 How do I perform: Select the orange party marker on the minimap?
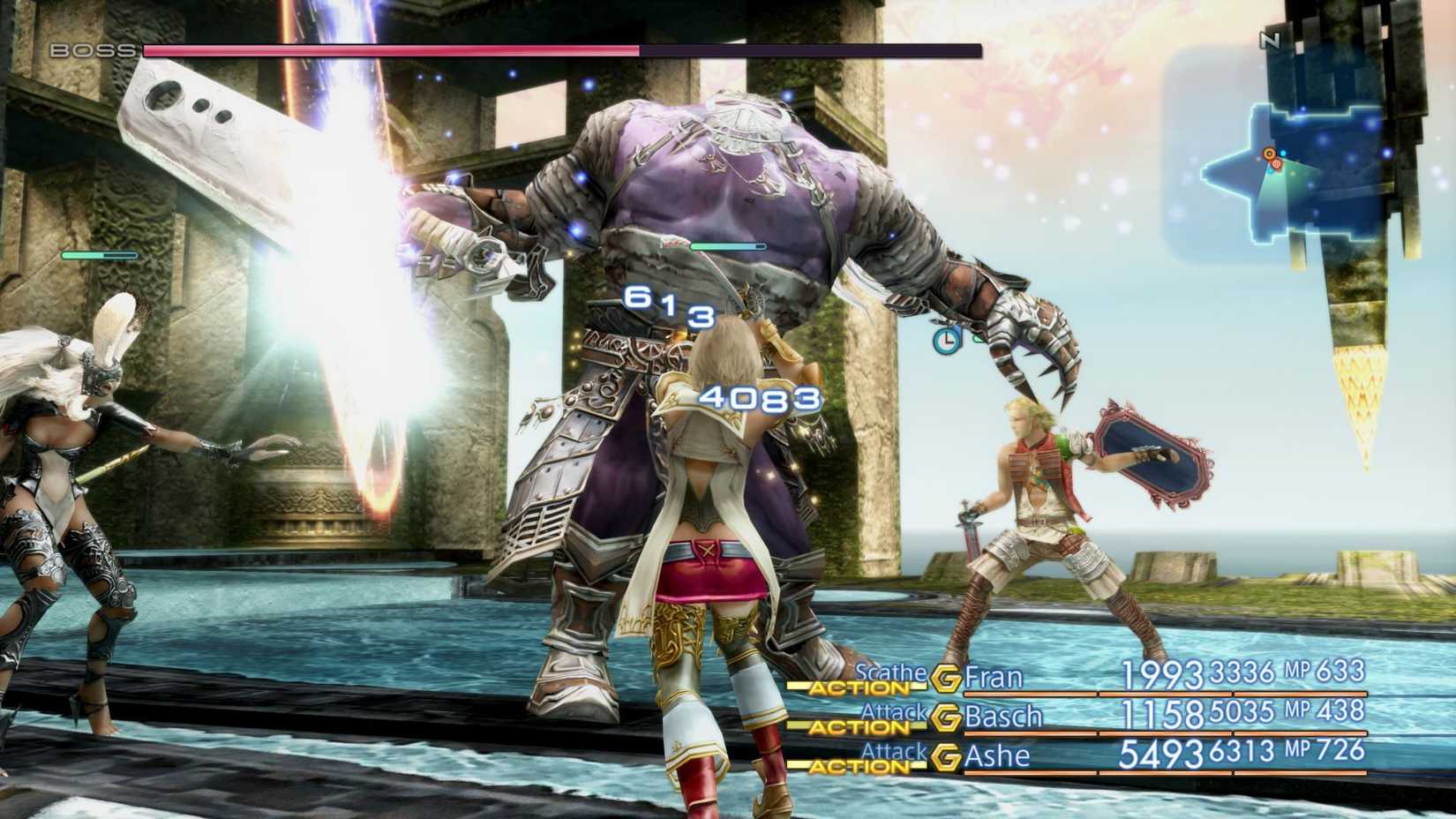pos(1269,154)
